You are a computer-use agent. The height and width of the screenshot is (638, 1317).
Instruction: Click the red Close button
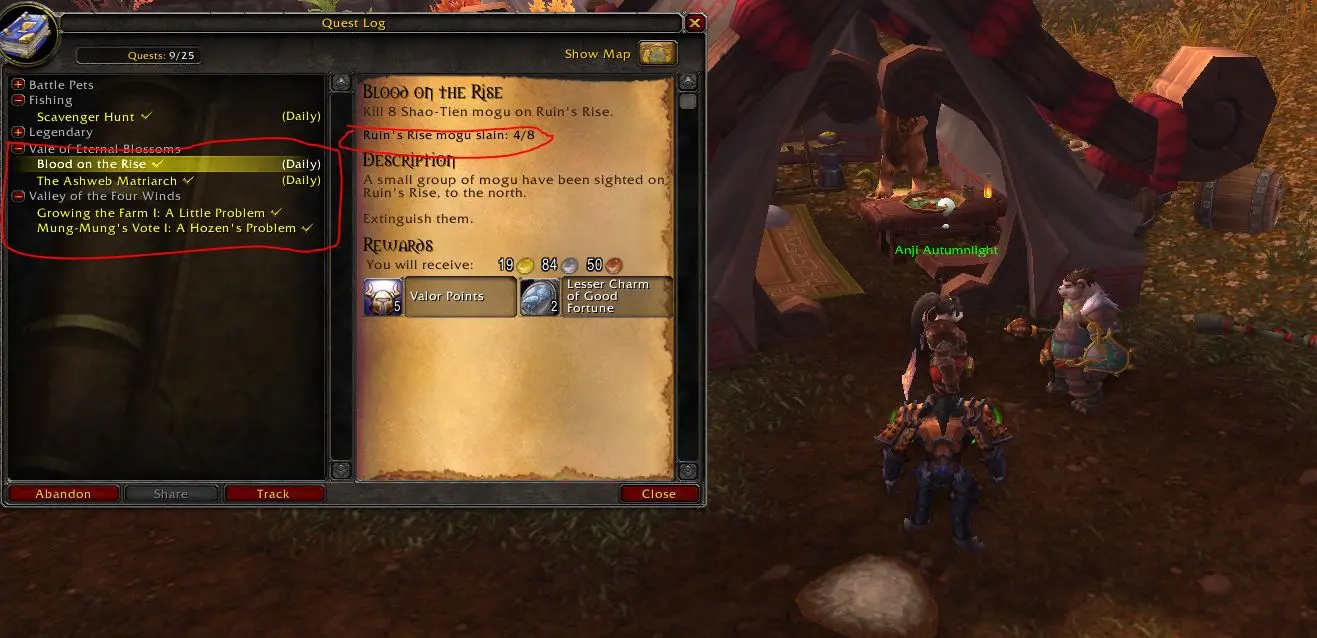[658, 493]
